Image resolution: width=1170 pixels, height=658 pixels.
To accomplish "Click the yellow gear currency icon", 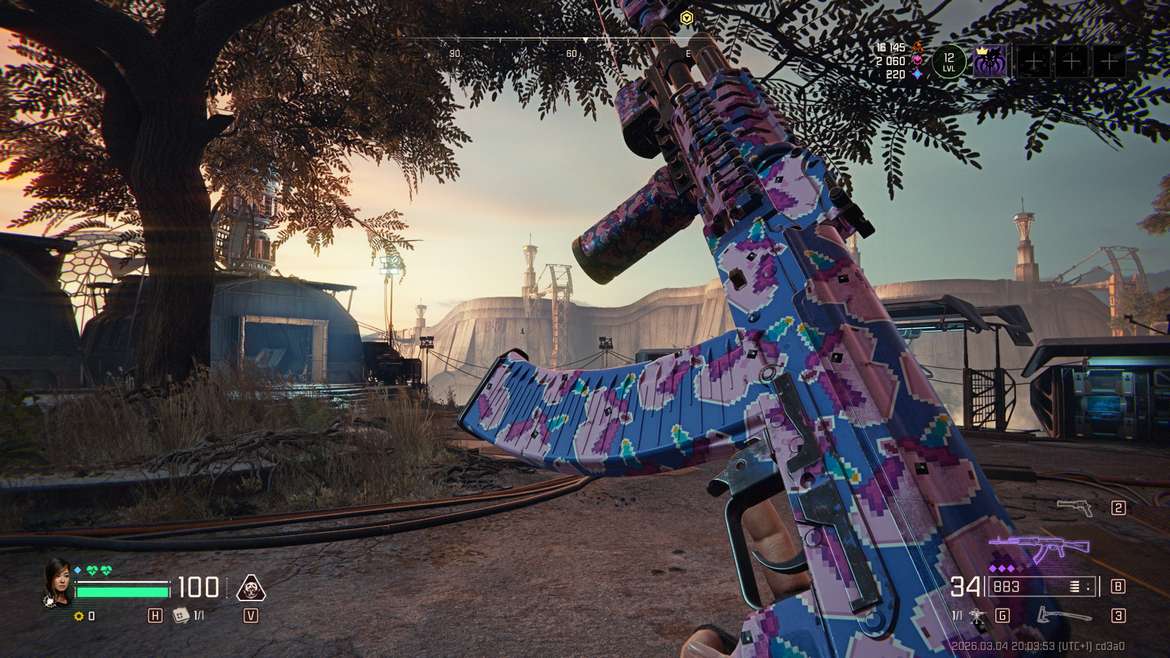I will pos(78,616).
